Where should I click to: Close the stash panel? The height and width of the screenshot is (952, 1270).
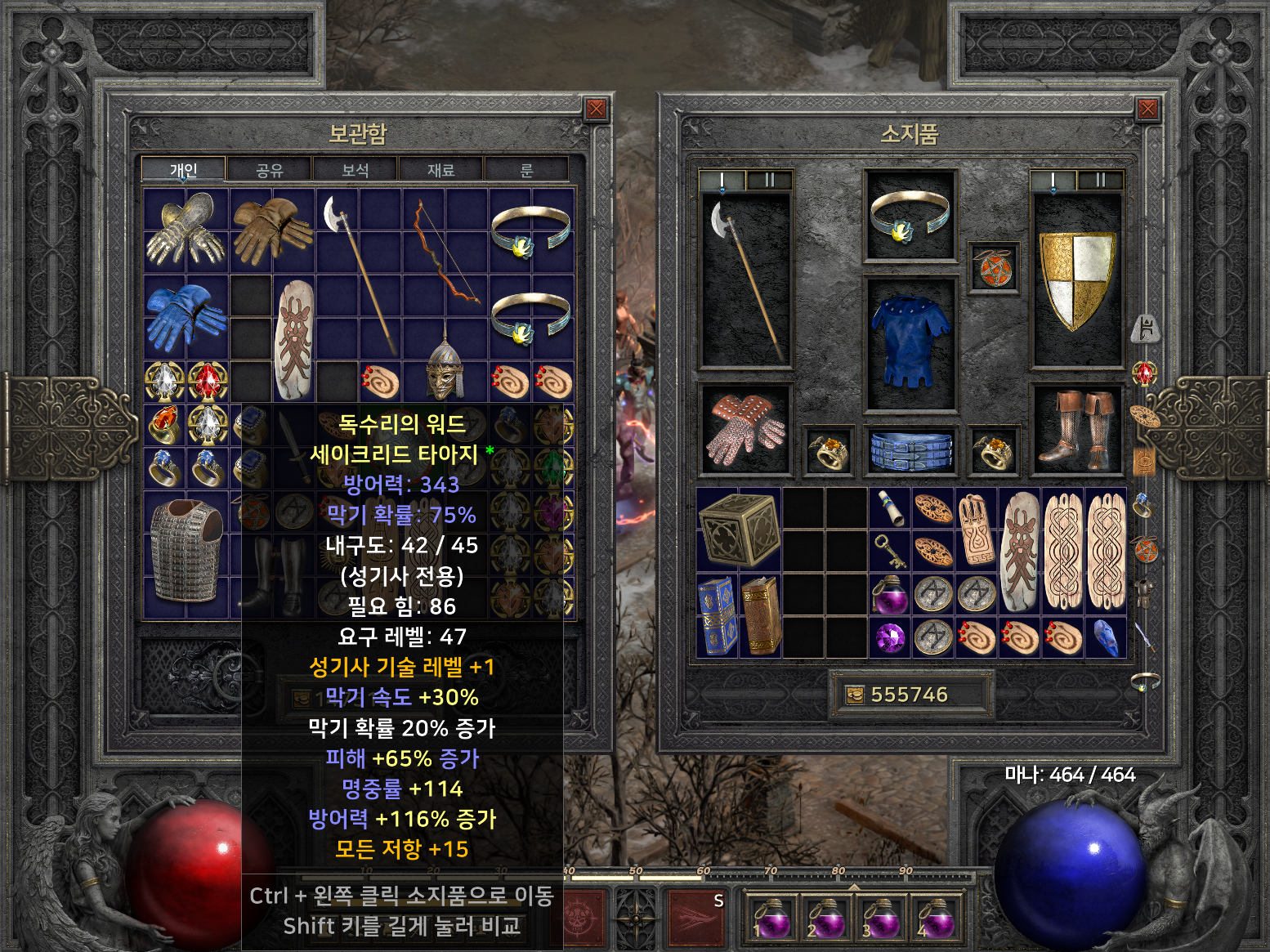point(596,109)
